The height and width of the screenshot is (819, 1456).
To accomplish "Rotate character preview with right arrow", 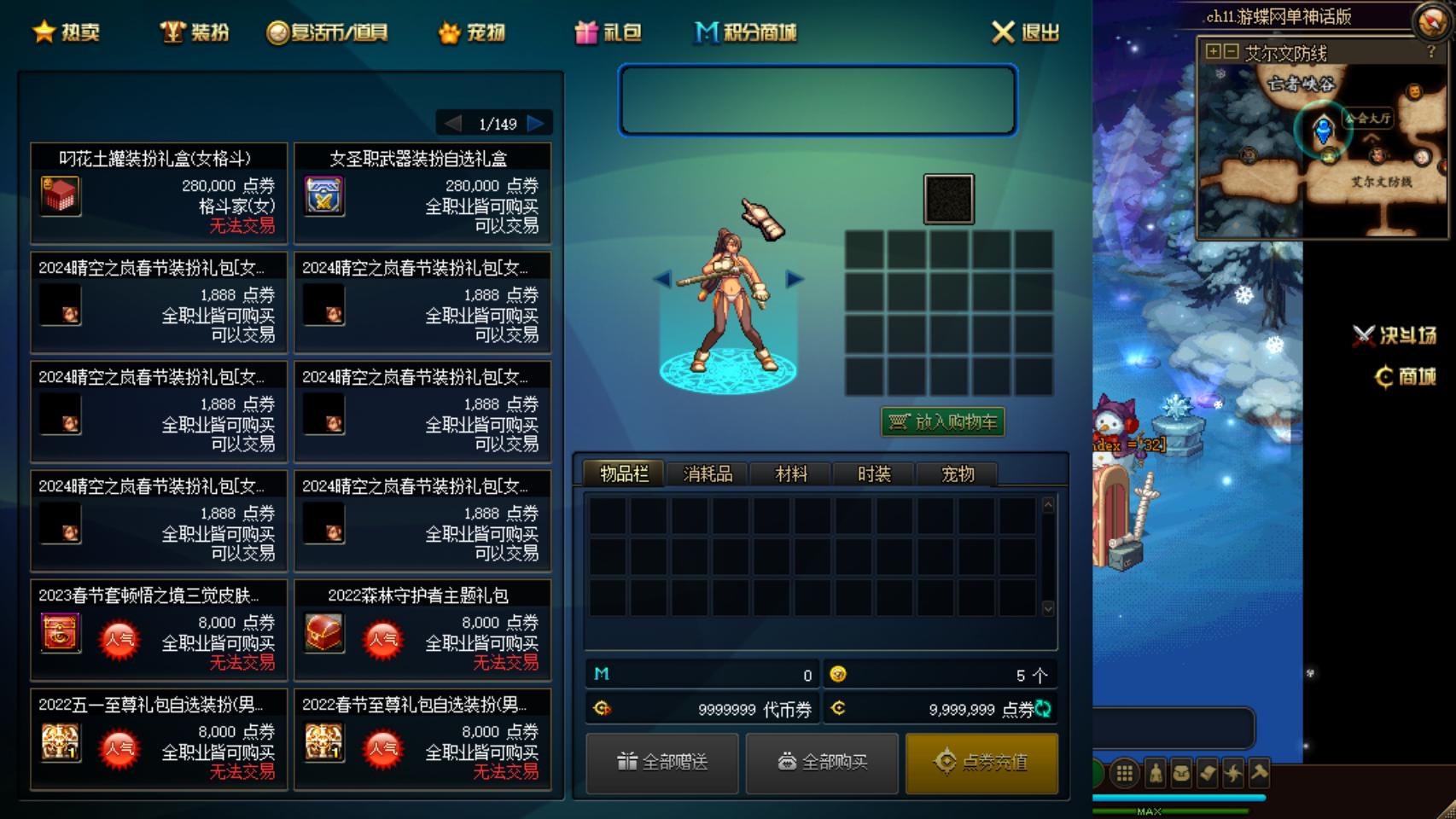I will click(795, 279).
